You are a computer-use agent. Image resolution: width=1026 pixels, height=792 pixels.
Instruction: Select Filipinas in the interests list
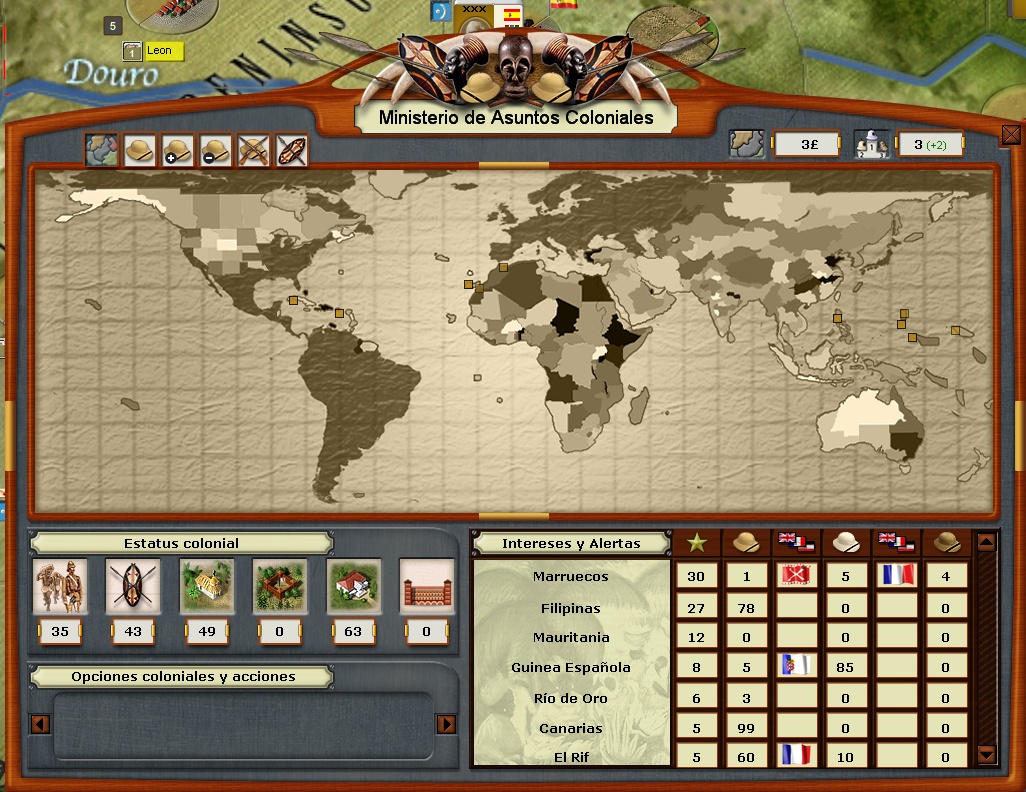point(570,607)
